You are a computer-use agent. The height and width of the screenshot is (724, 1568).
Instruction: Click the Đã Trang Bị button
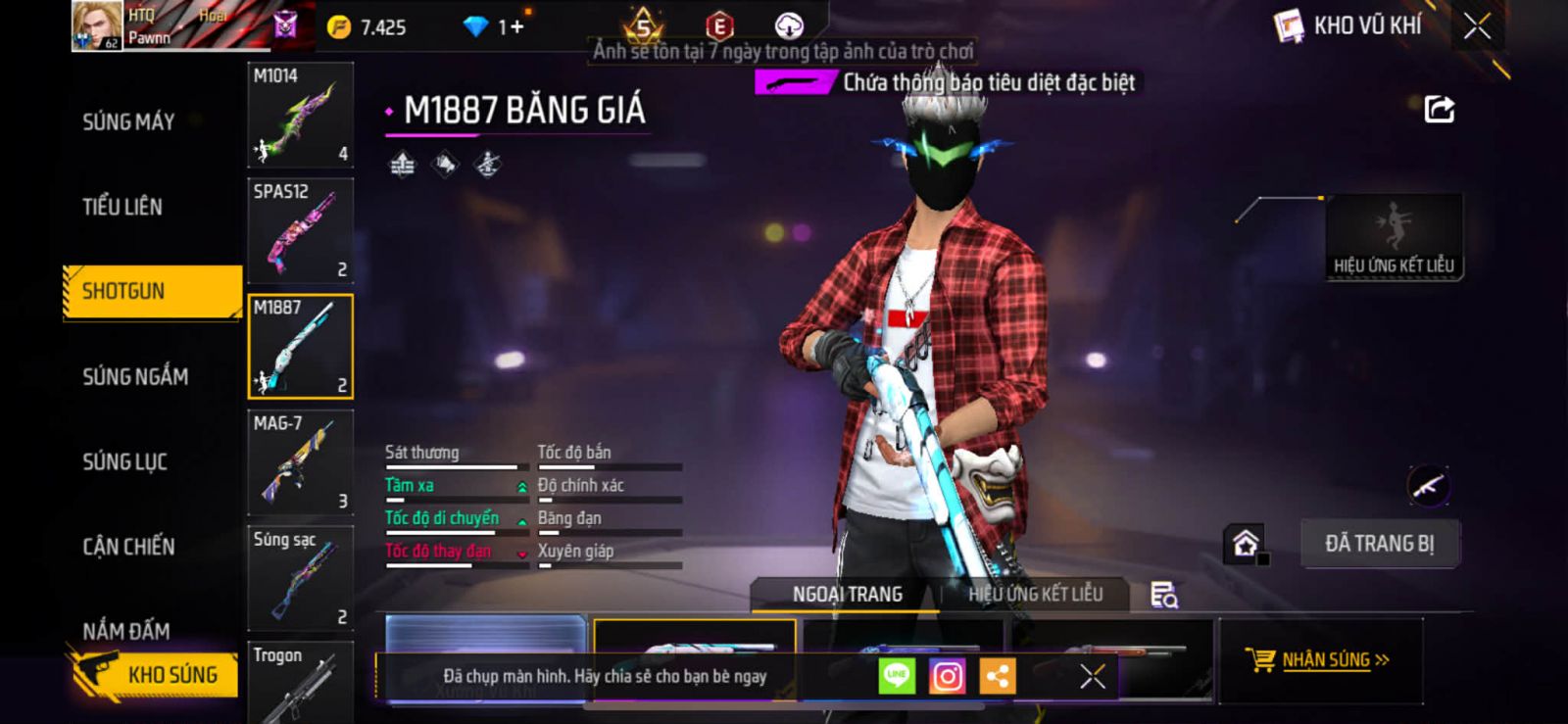coord(1379,544)
